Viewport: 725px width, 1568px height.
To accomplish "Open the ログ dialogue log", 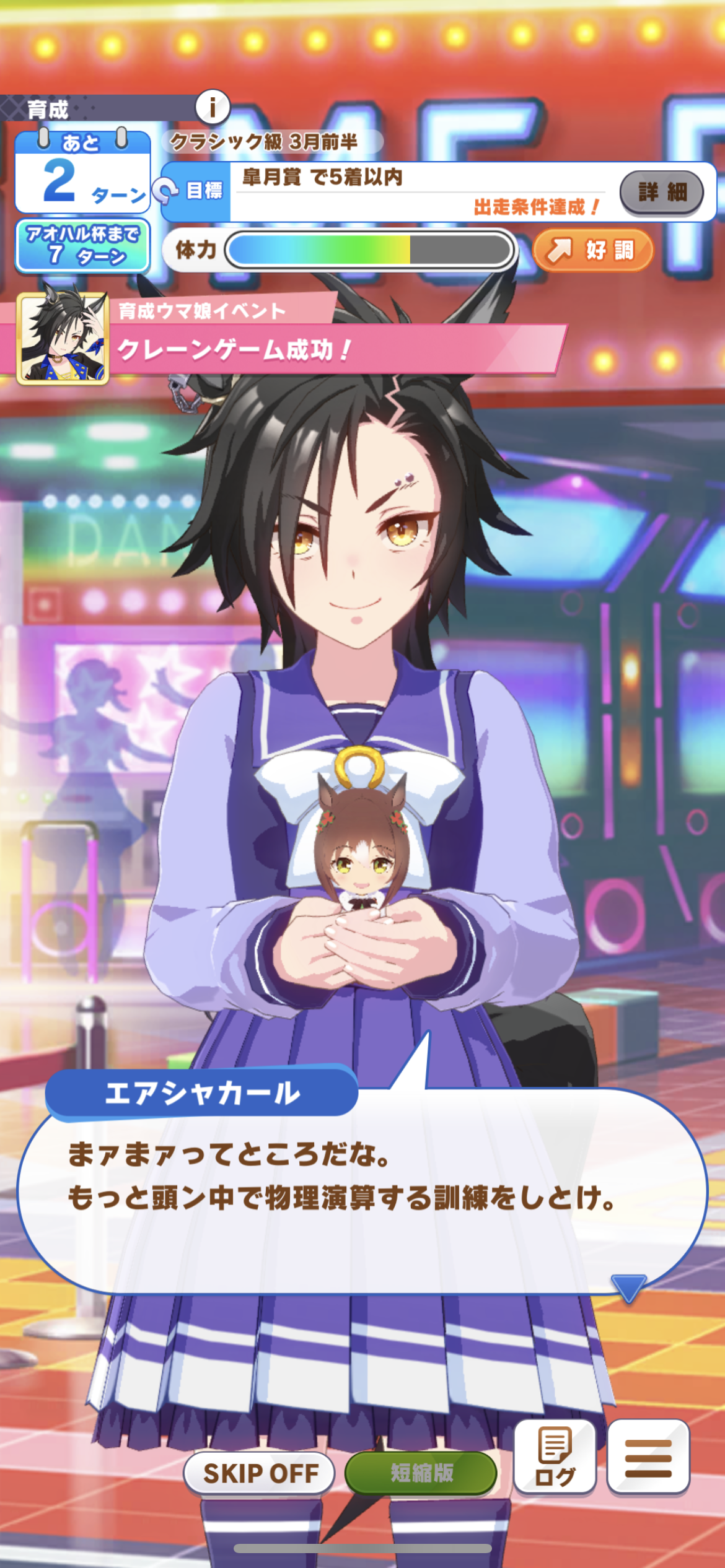I will [x=555, y=1458].
